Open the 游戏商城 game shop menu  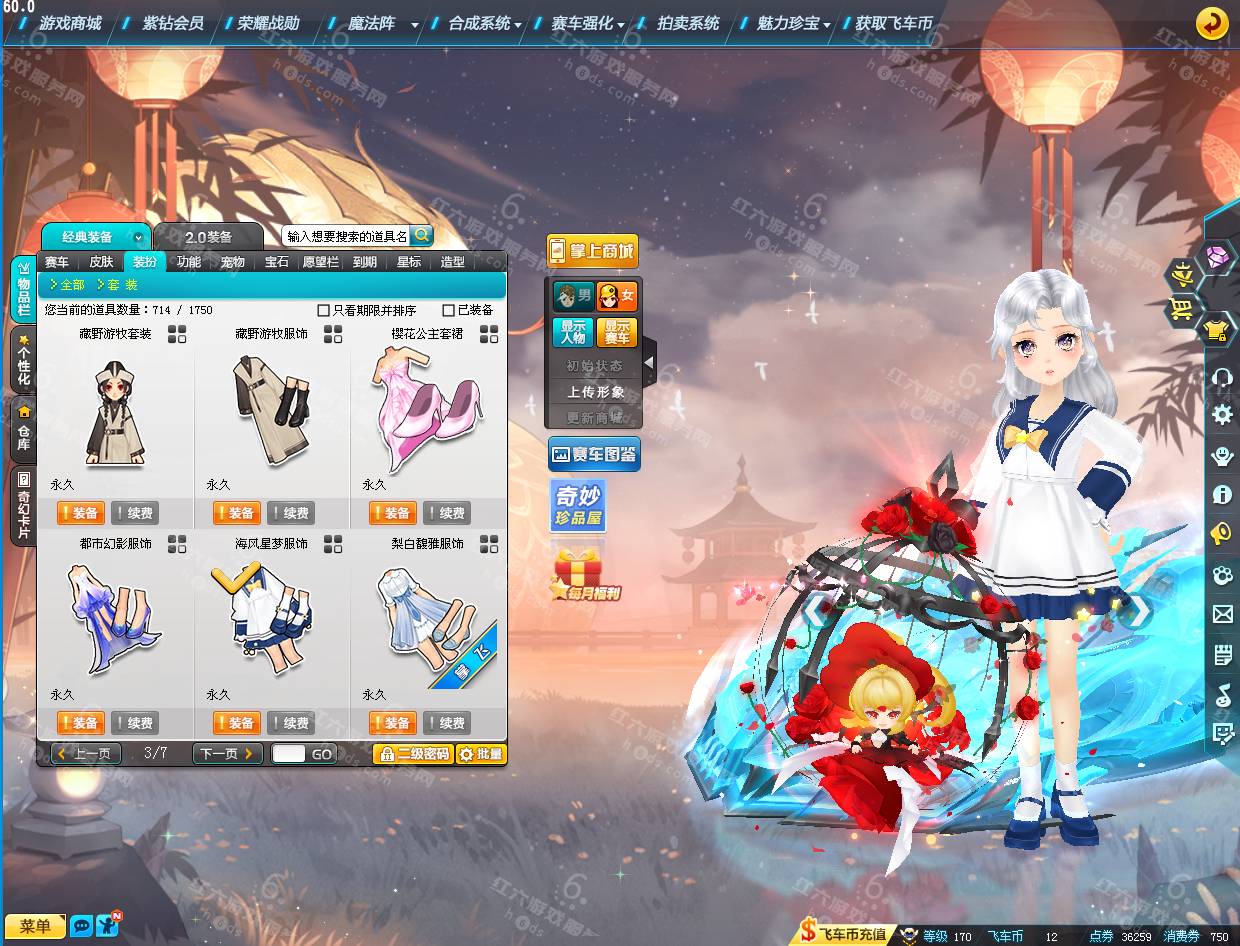point(70,23)
